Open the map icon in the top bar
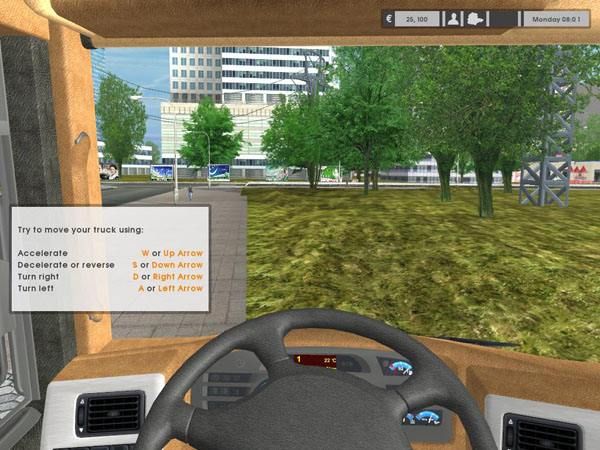The height and width of the screenshot is (450, 600). (476, 19)
